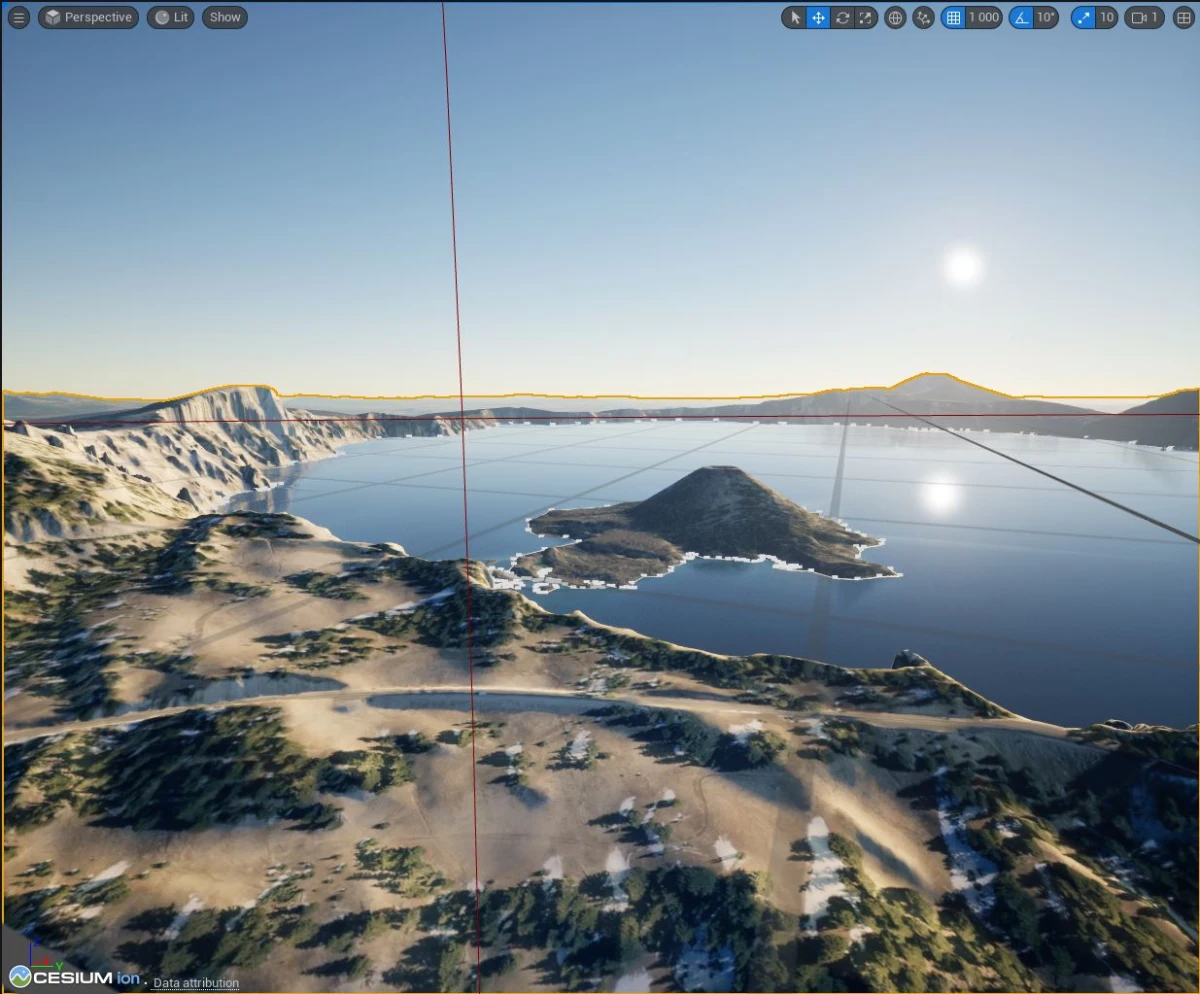Viewport: 1200px width, 994px height.
Task: Open the Perspective view mode dropdown
Action: point(88,17)
